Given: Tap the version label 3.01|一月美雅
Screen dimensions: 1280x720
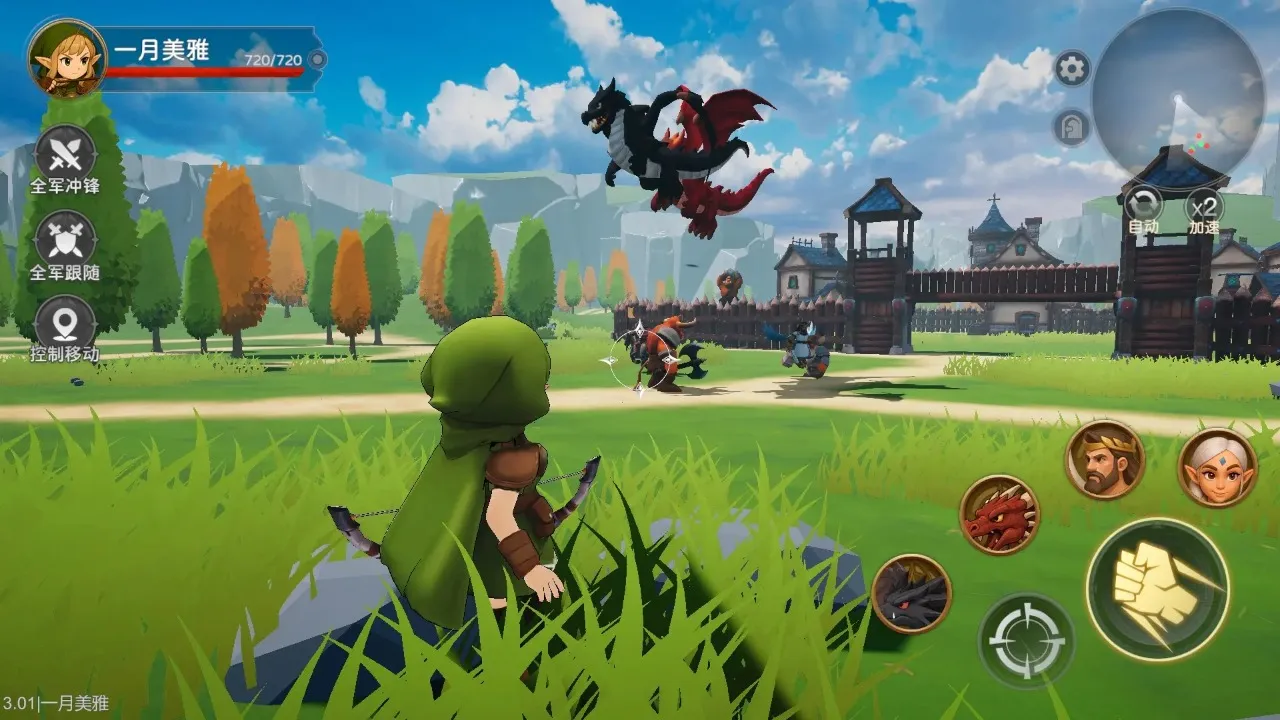Looking at the screenshot, I should coord(53,703).
